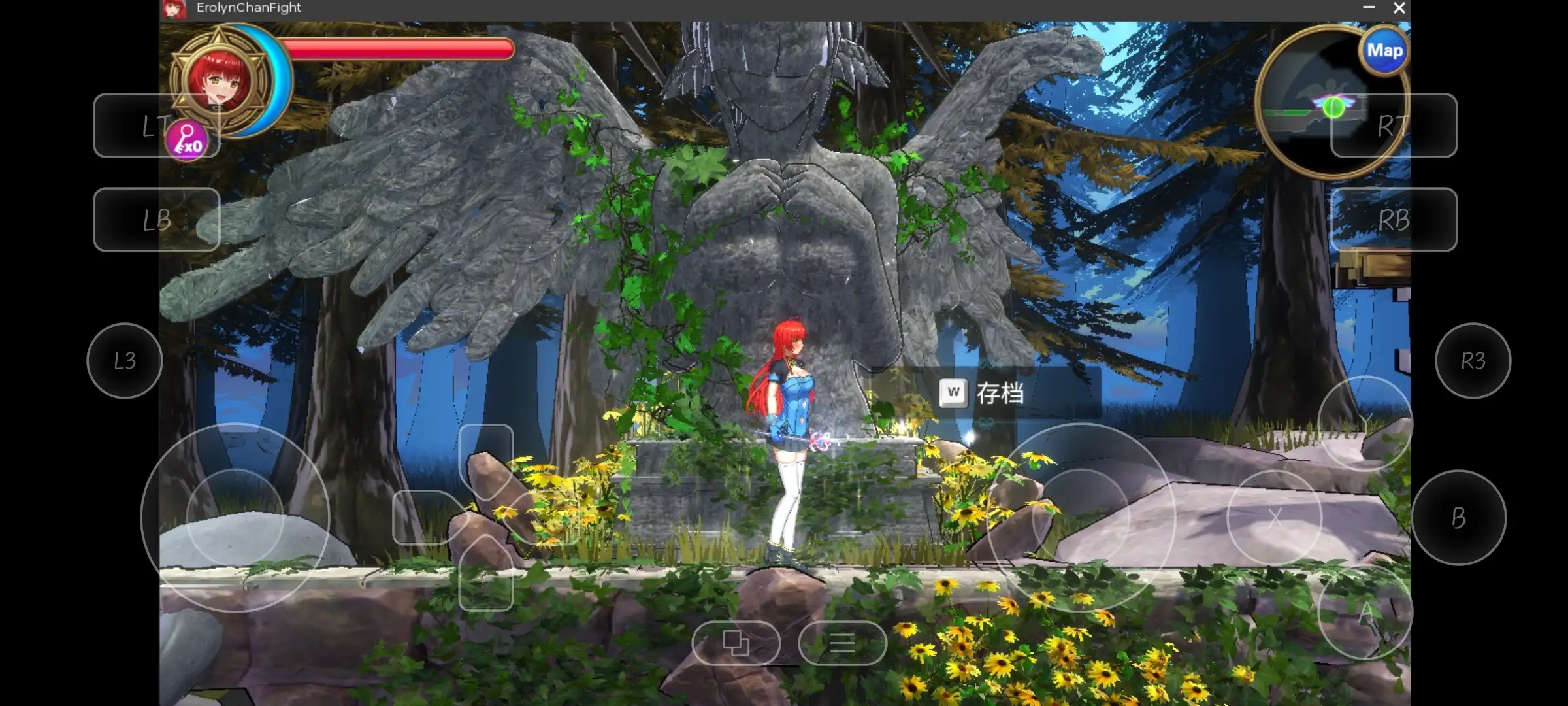This screenshot has width=1568, height=706.
Task: Open the three-line menu button
Action: 842,643
